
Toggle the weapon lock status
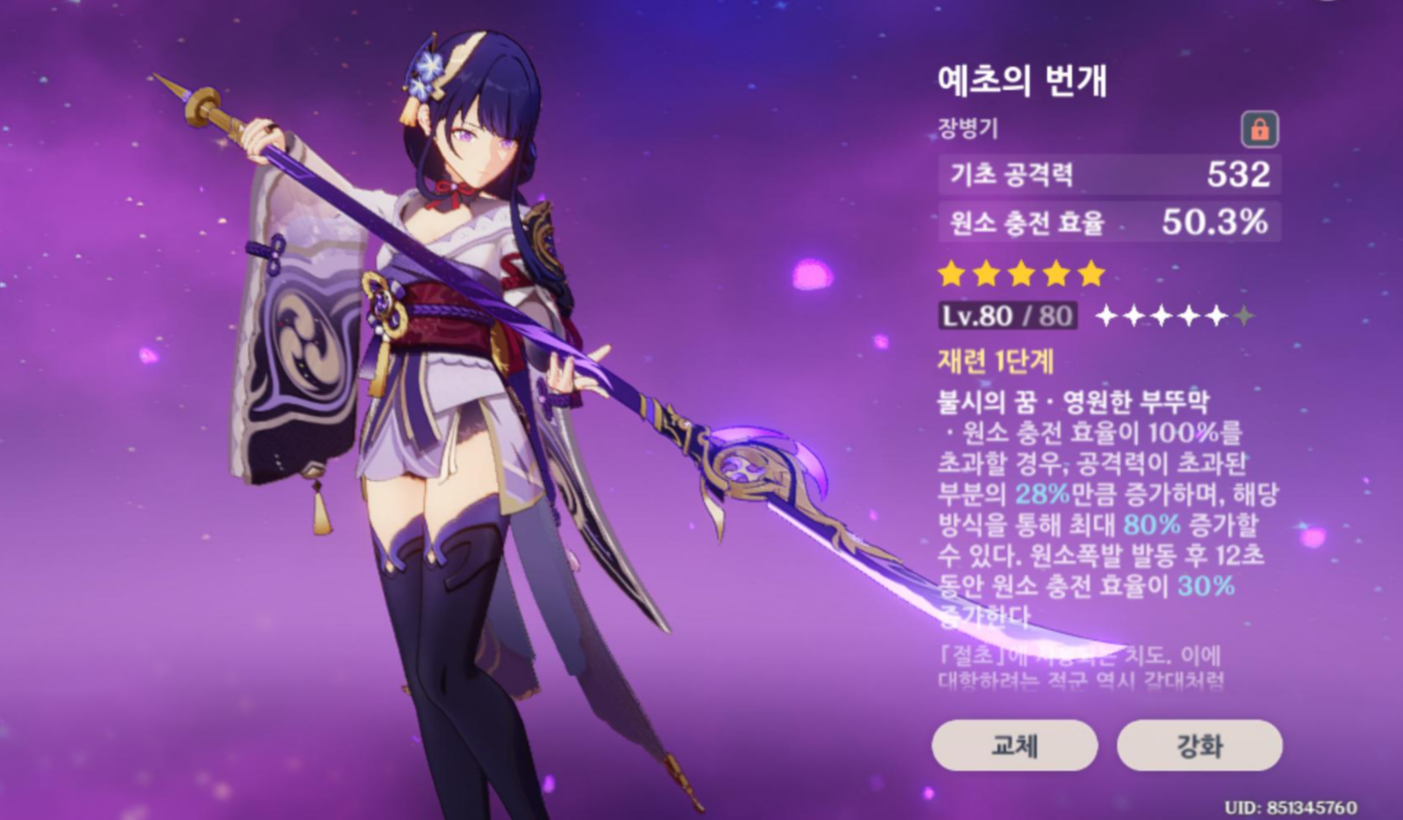[1259, 130]
